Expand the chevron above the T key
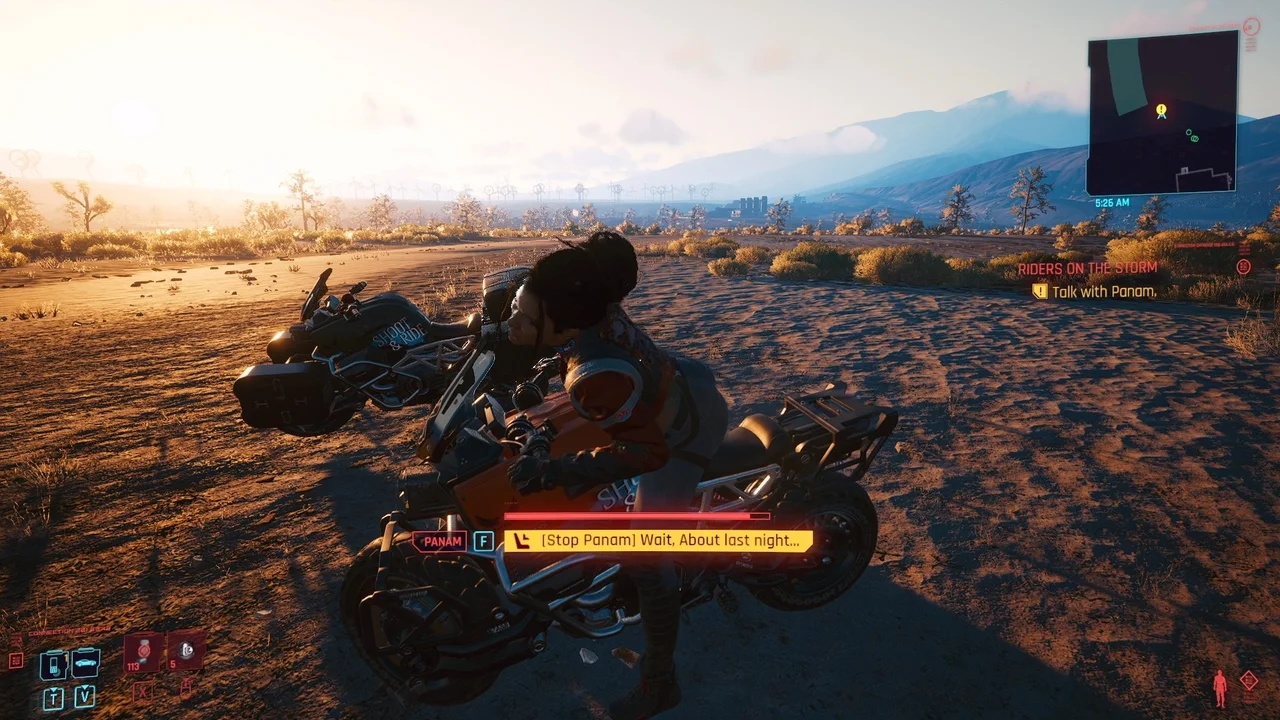The height and width of the screenshot is (720, 1280). coord(53,689)
